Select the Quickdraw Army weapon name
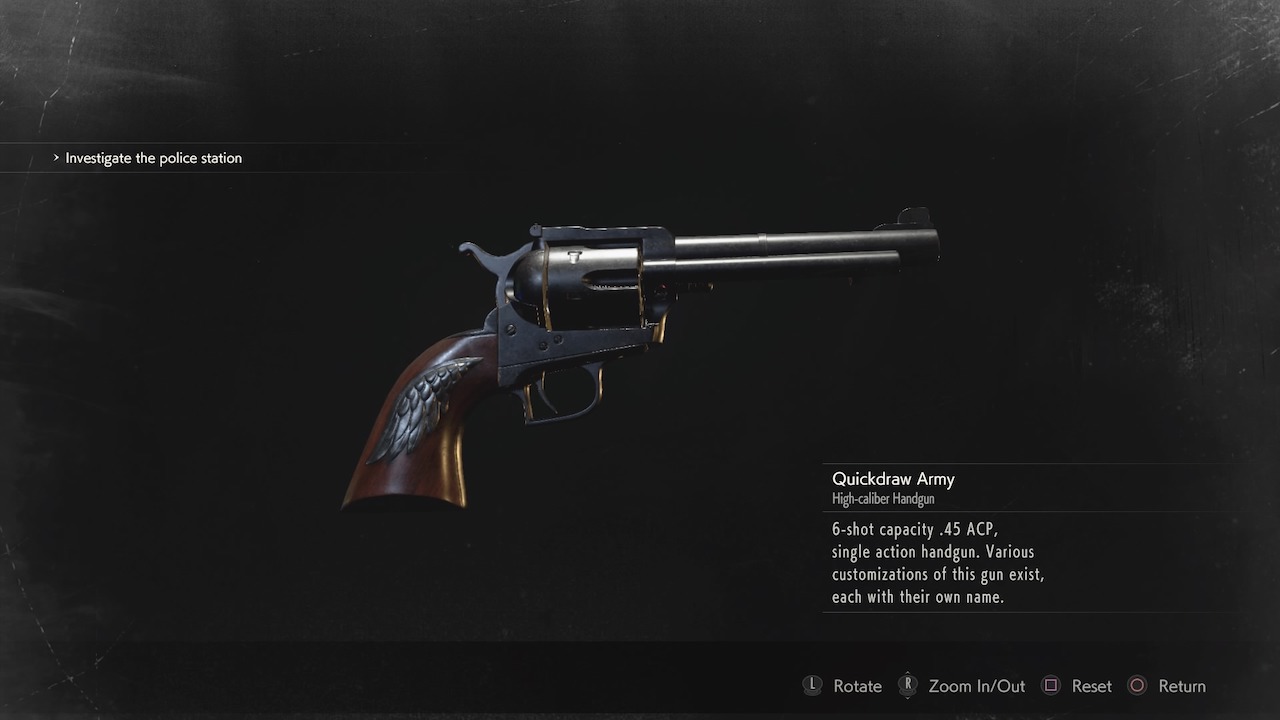The height and width of the screenshot is (720, 1280). pos(893,479)
